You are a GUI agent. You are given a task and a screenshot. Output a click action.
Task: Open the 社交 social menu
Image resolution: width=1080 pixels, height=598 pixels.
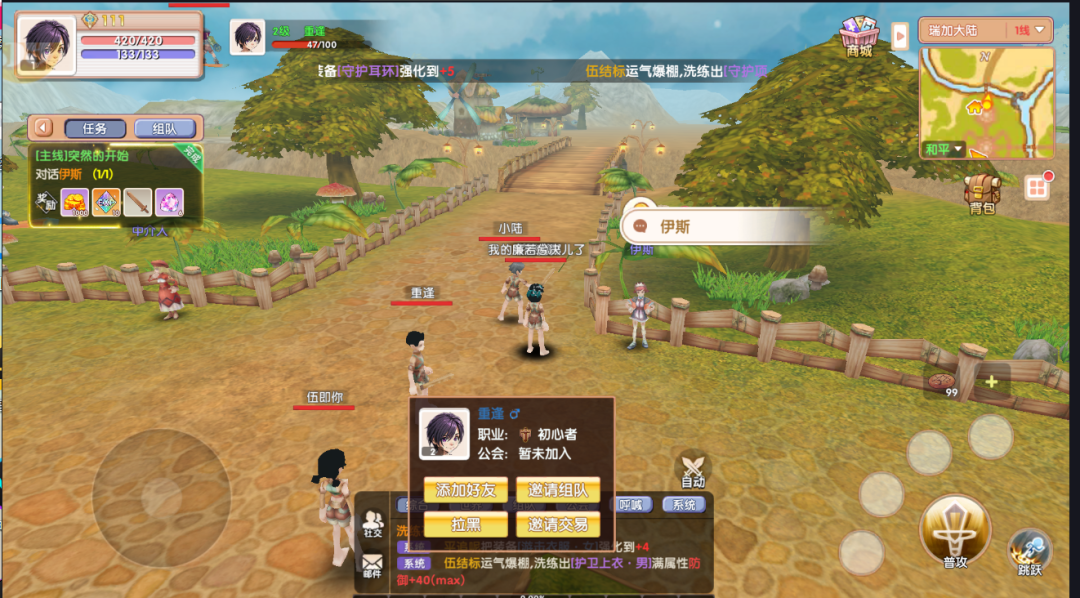pyautogui.click(x=373, y=523)
